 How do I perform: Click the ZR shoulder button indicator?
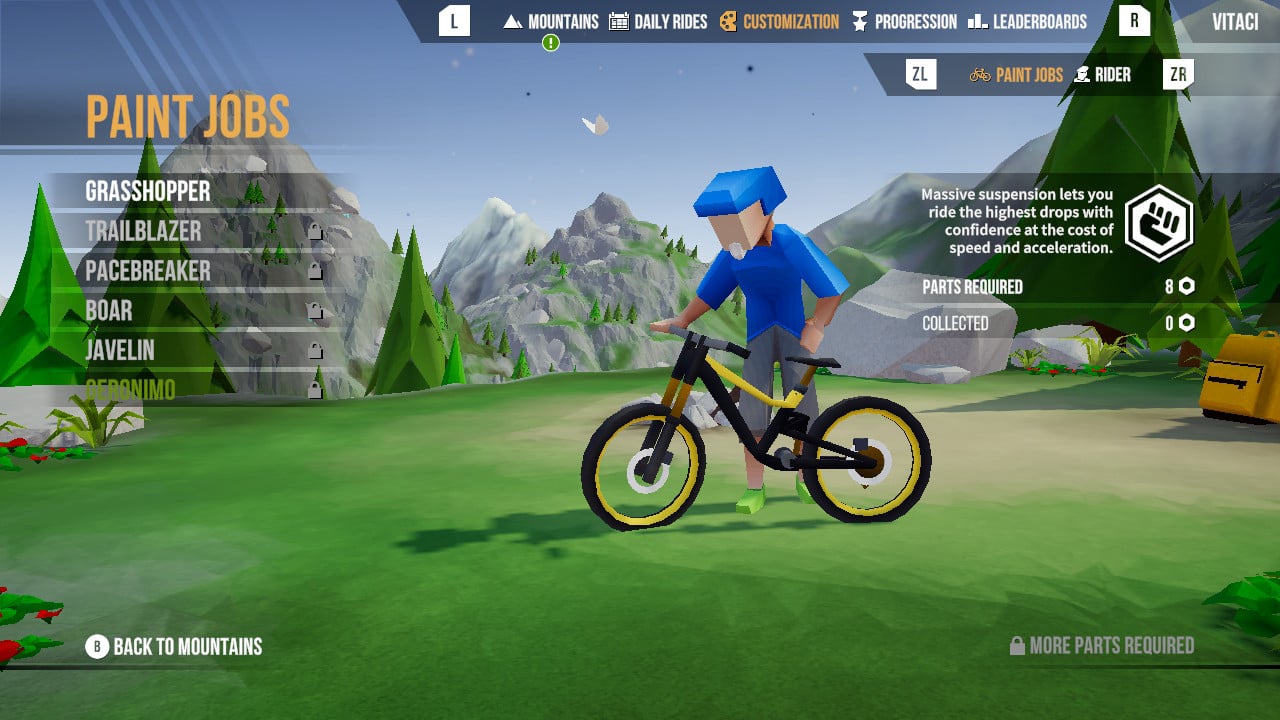click(x=1176, y=73)
